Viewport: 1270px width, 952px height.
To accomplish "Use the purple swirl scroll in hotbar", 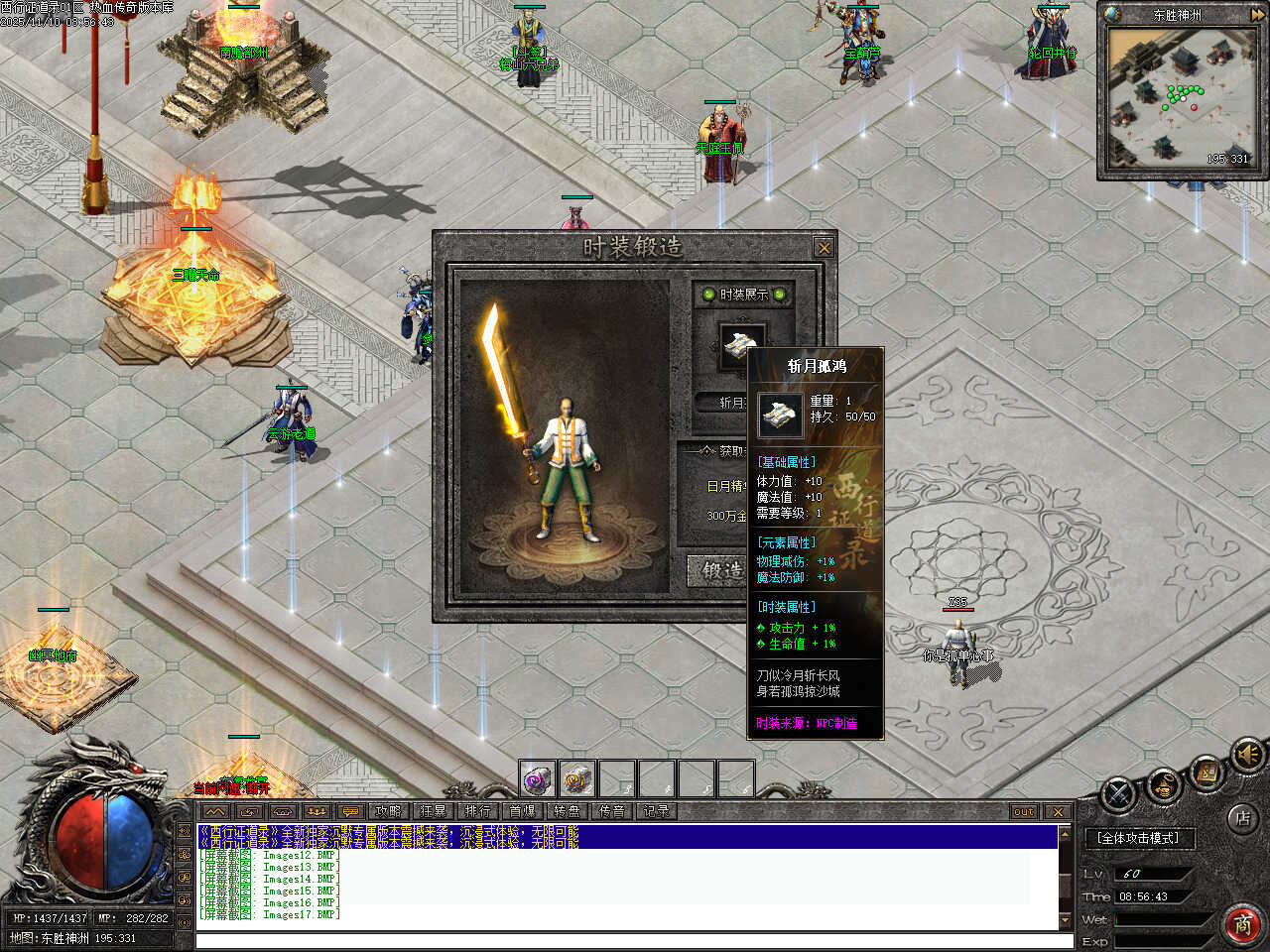I will [x=538, y=779].
